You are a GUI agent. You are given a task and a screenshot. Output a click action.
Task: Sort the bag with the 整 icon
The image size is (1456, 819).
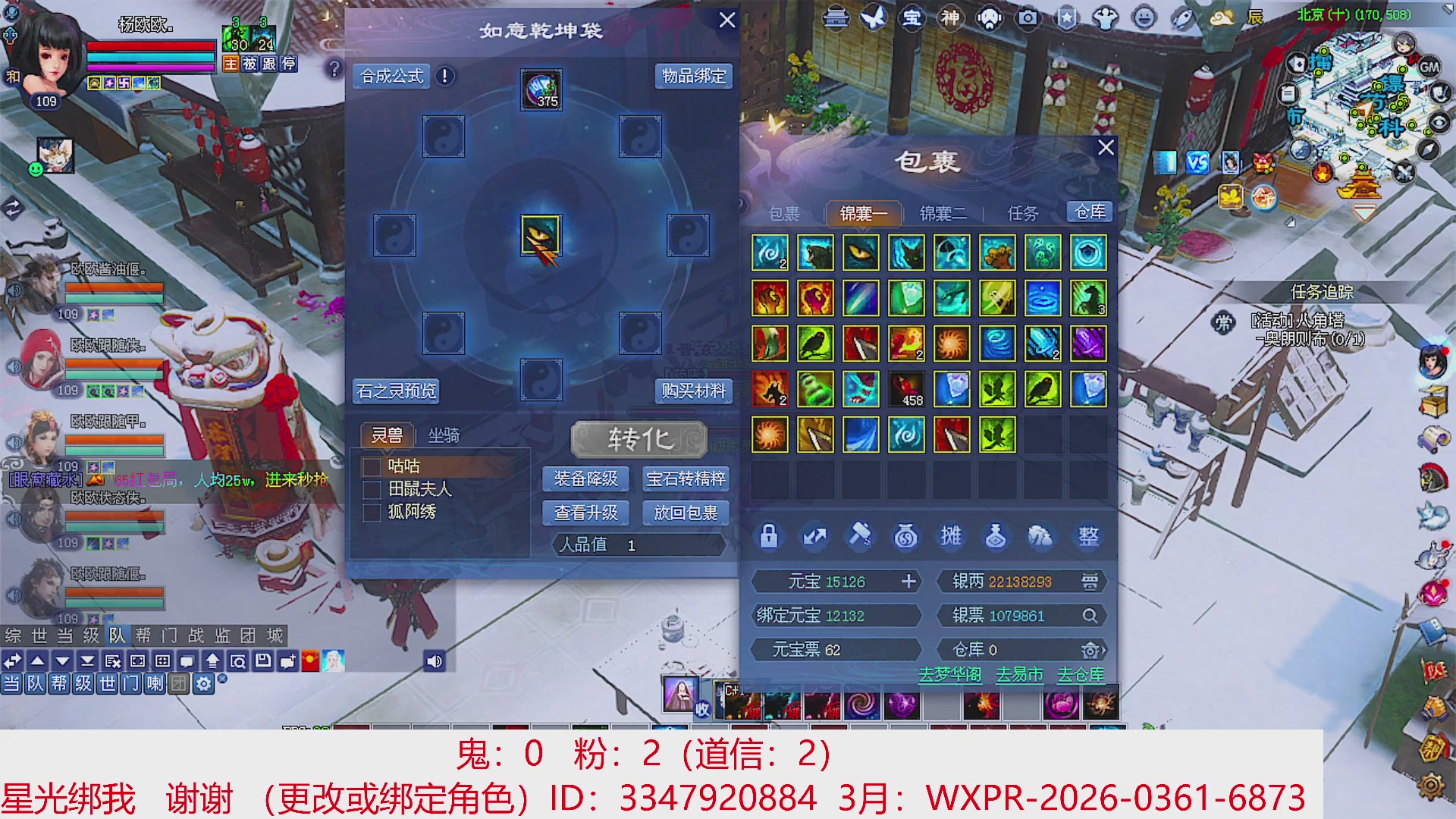click(x=1086, y=536)
